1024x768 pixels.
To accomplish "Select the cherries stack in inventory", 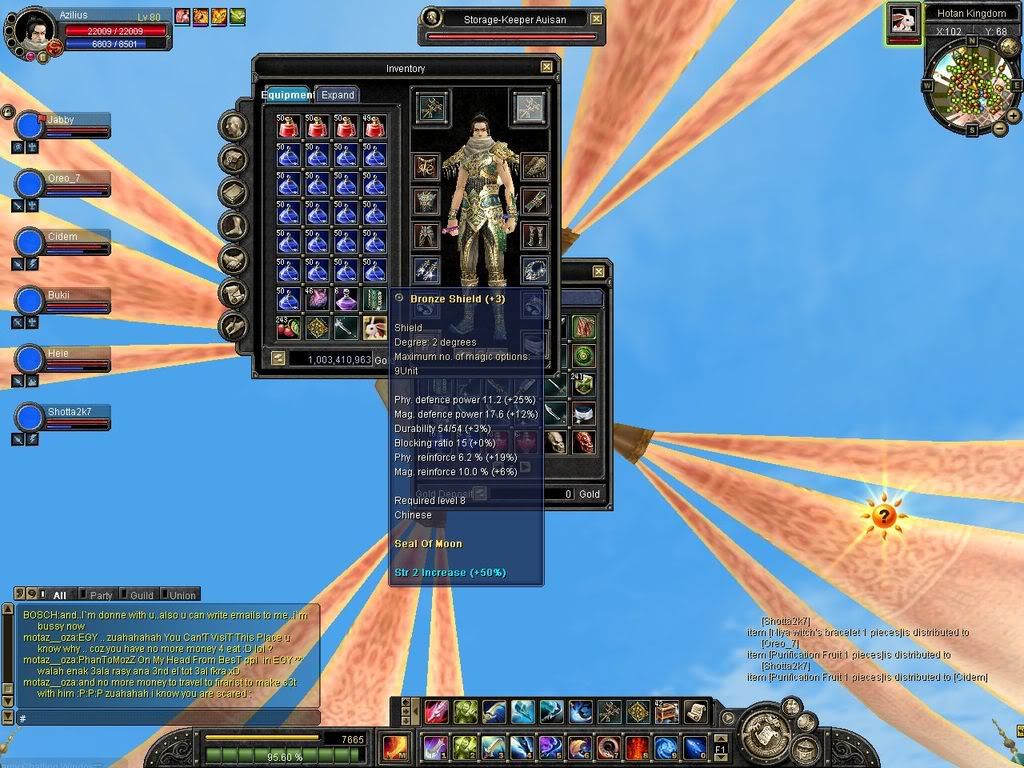I will pyautogui.click(x=289, y=327).
